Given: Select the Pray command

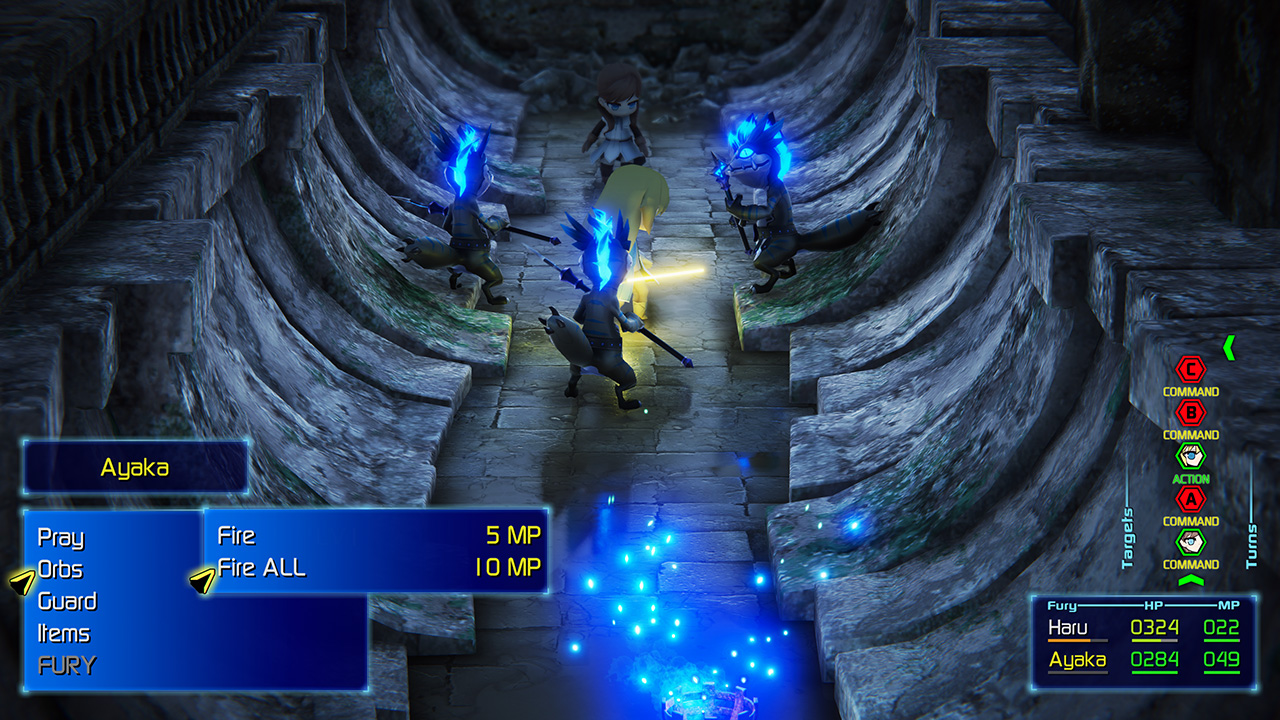Looking at the screenshot, I should 61,537.
